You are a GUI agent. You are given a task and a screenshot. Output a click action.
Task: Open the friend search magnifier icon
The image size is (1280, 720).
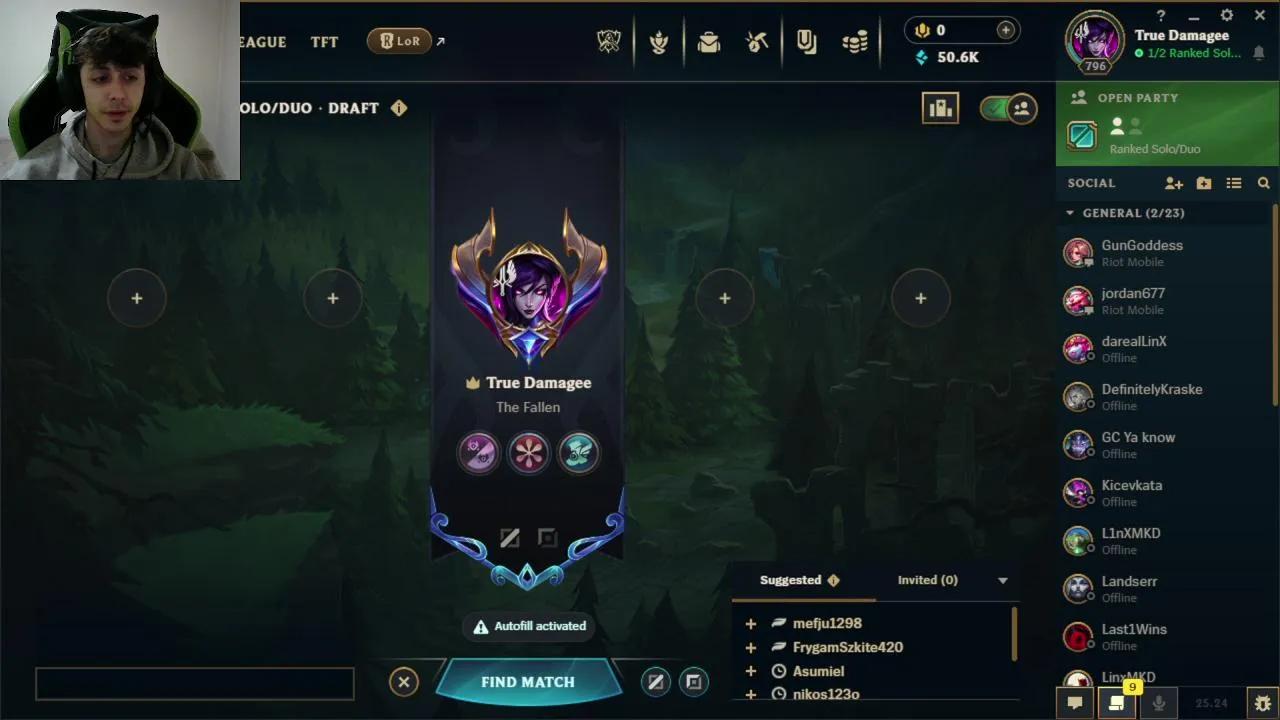[x=1263, y=183]
